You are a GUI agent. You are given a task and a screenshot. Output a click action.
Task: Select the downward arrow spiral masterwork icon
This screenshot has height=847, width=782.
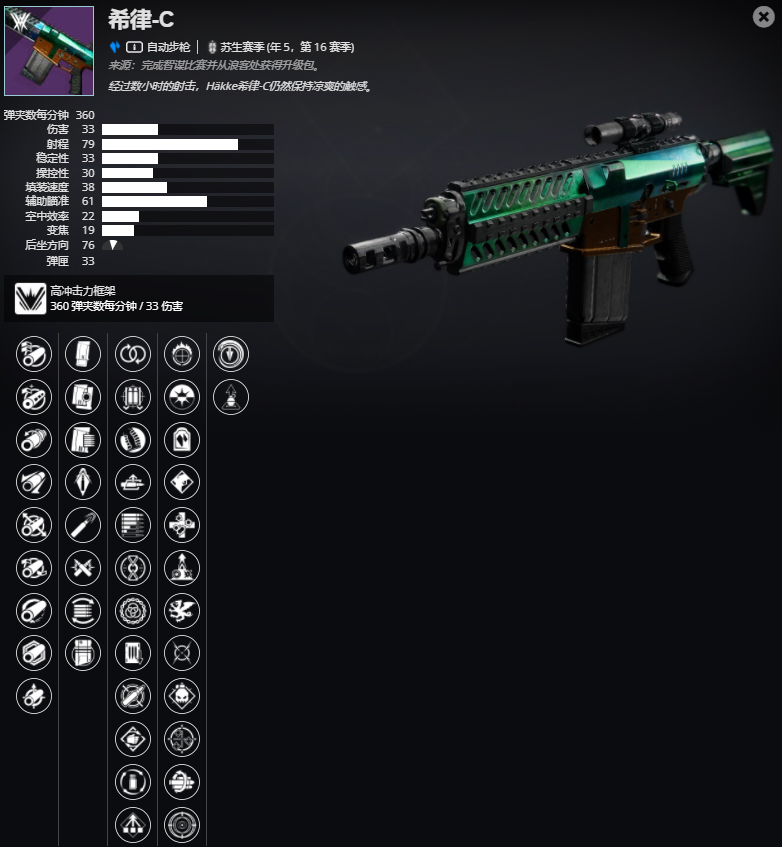(231, 354)
